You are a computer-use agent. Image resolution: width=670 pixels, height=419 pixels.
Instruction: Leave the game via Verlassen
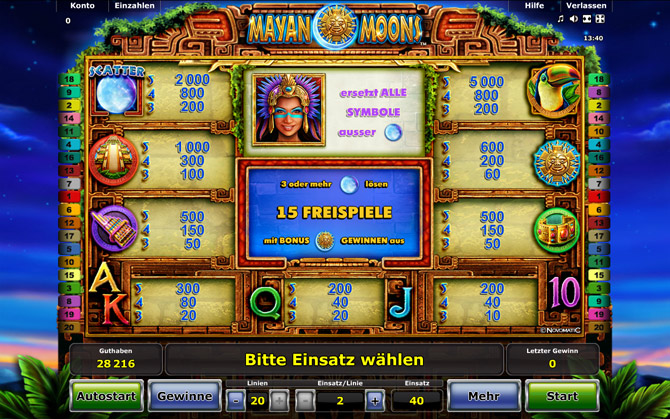click(x=585, y=6)
